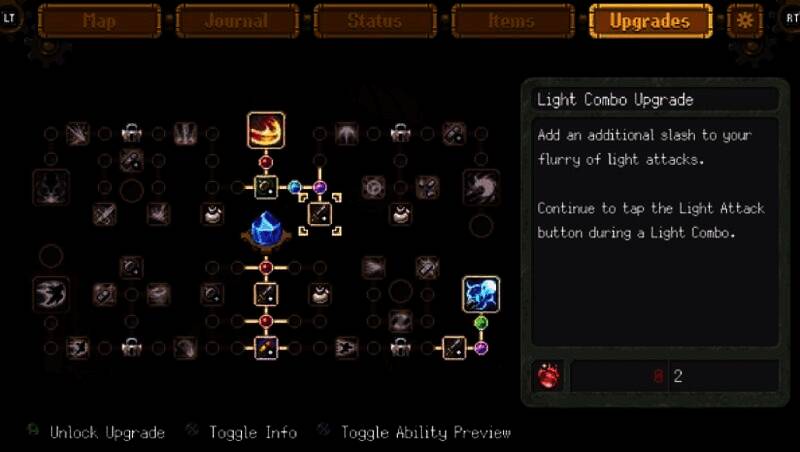Open the Journal tab
The image size is (800, 452).
(238, 21)
